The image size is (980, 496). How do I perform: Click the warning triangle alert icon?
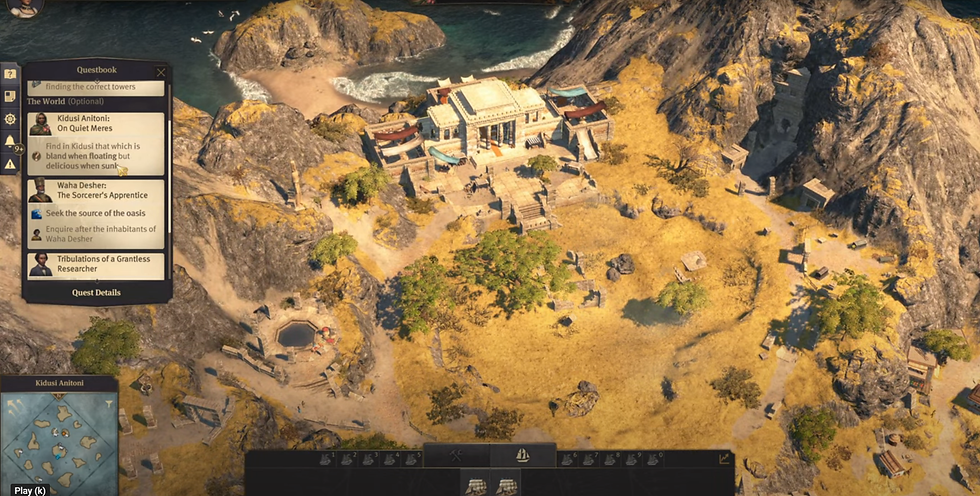point(10,164)
